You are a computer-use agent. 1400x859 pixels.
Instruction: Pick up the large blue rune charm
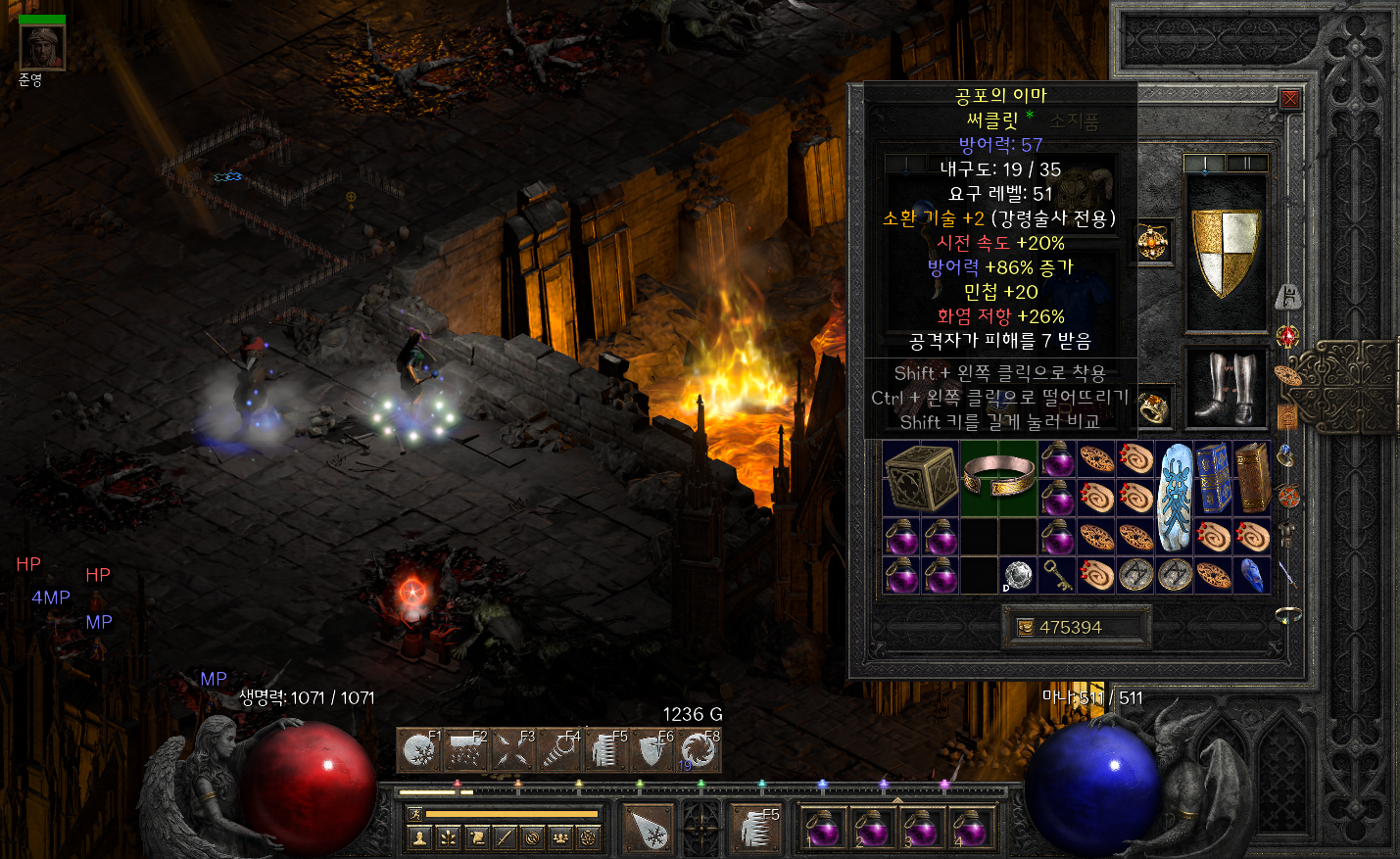click(x=1175, y=497)
